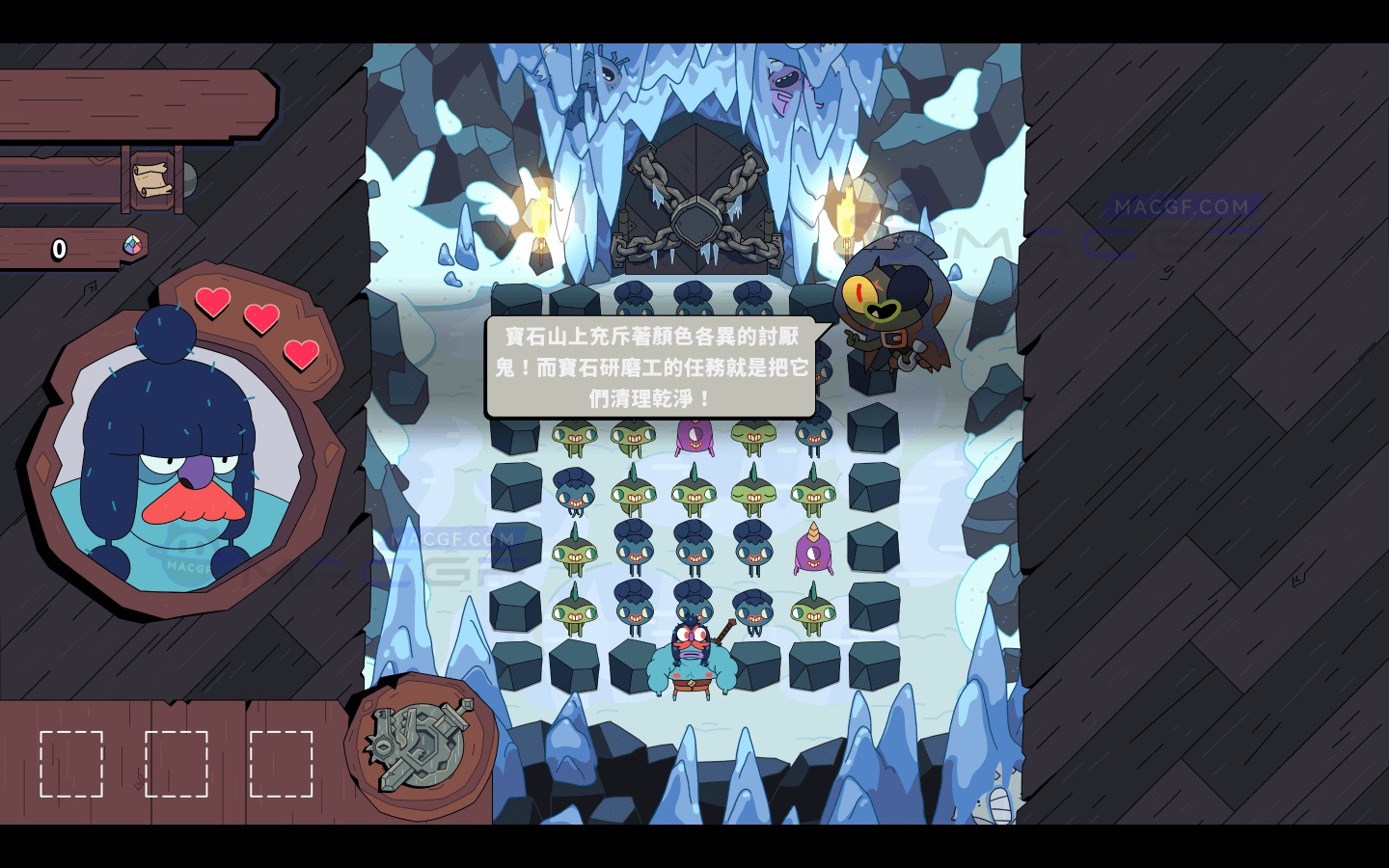The height and width of the screenshot is (868, 1389).
Task: Click the chained padlock on the door
Action: click(696, 223)
